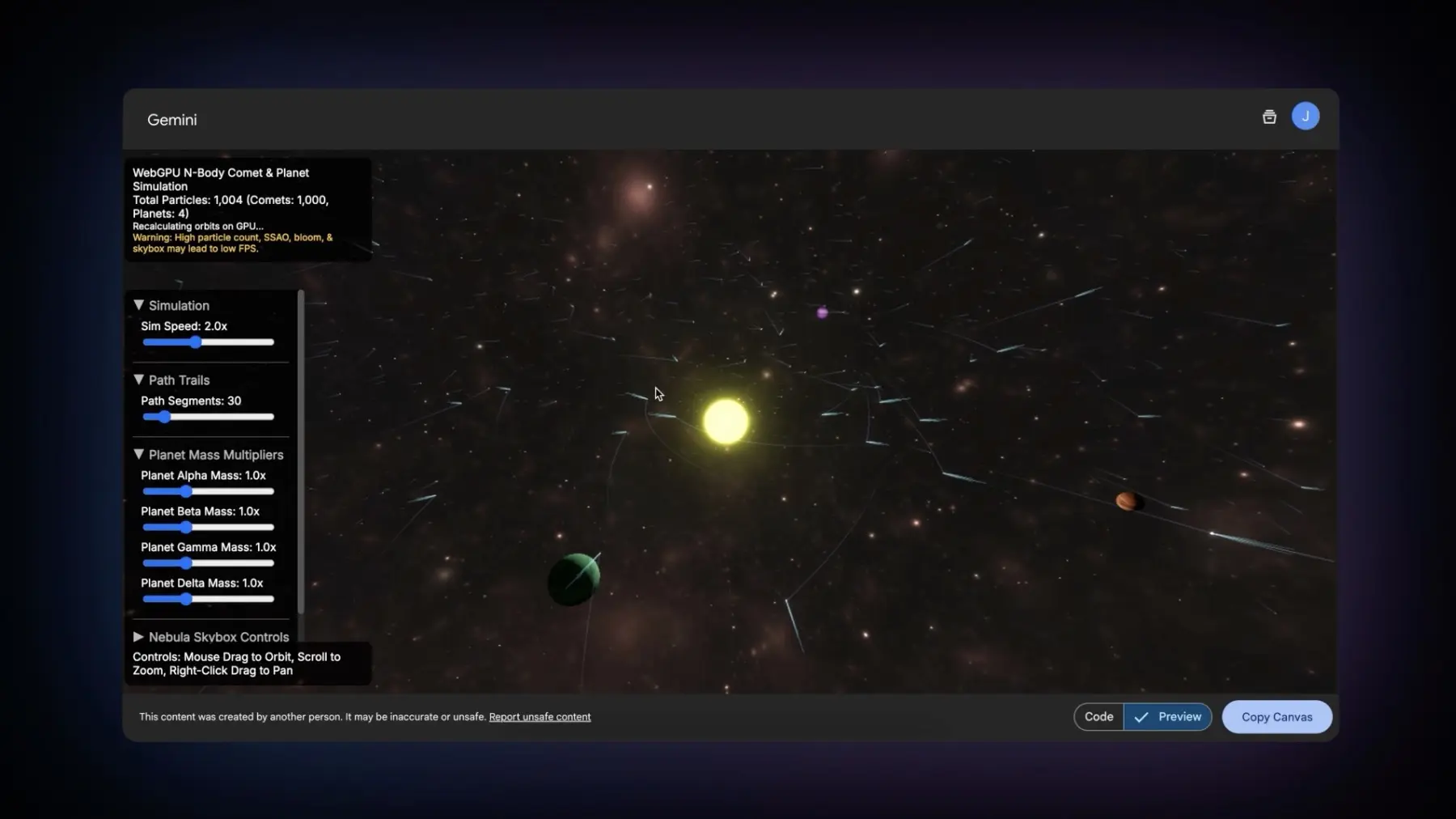
Task: Open the Report unsafe content link
Action: click(x=540, y=717)
